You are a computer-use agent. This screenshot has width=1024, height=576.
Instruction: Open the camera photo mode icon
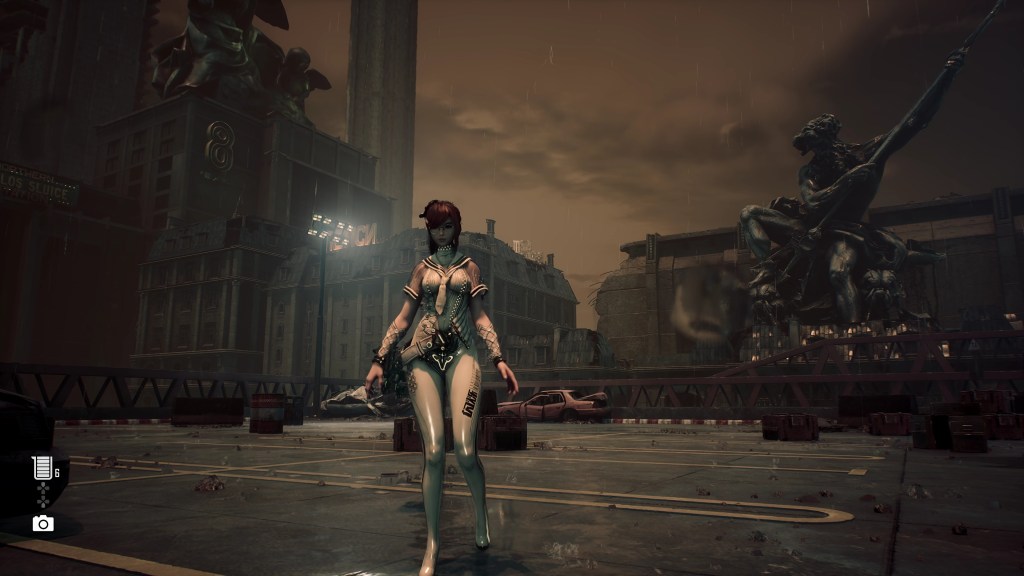tap(43, 523)
